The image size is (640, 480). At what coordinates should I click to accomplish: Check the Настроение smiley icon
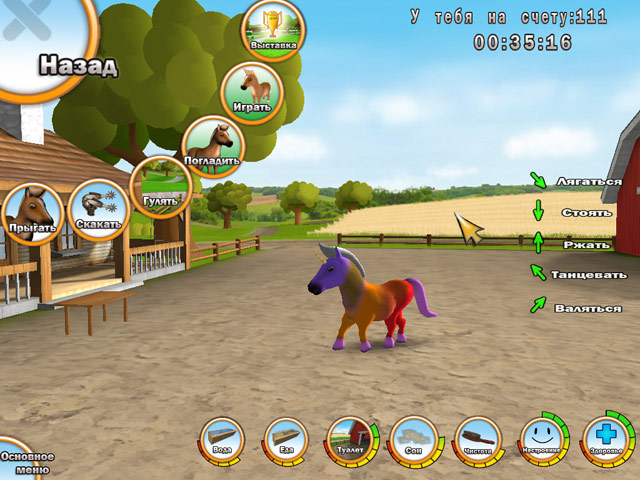point(543,440)
